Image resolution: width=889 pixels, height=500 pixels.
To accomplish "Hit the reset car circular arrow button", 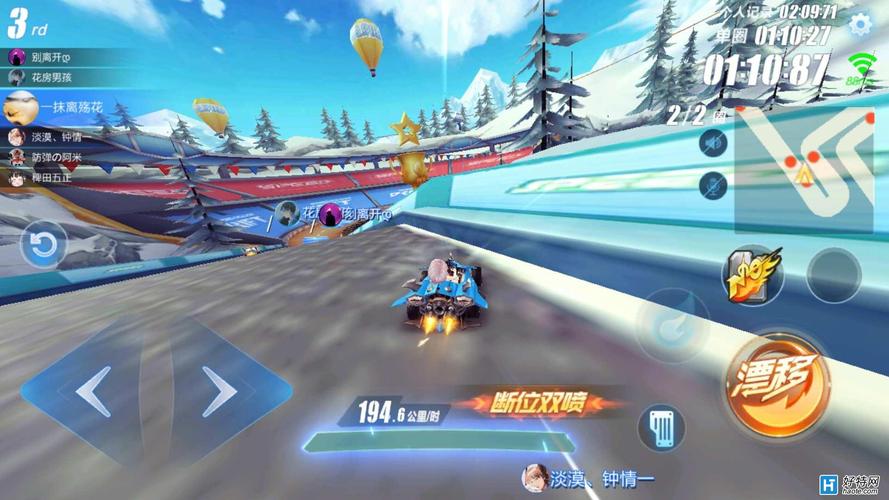I will tap(44, 245).
